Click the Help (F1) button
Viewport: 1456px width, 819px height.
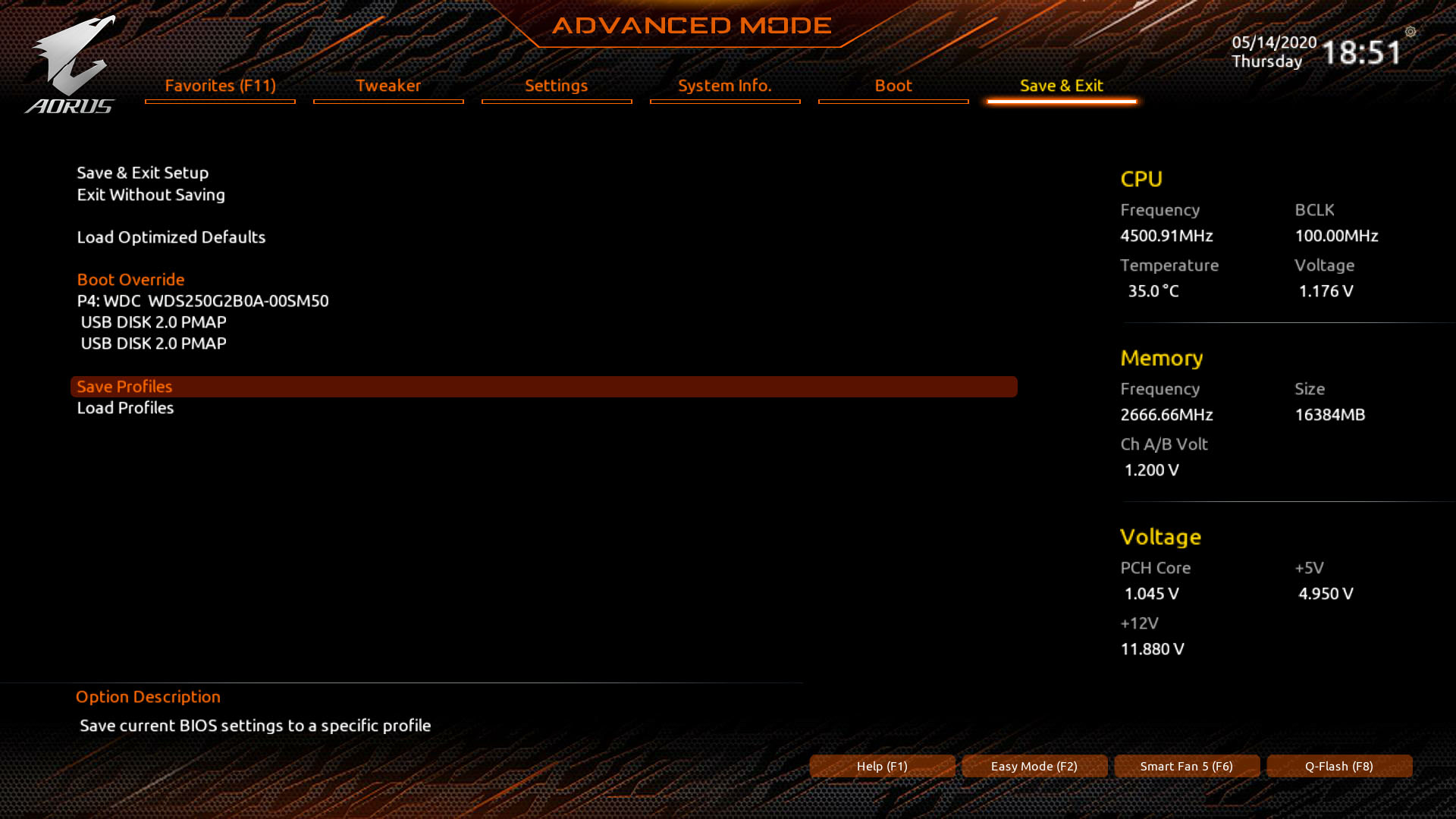pyautogui.click(x=882, y=766)
